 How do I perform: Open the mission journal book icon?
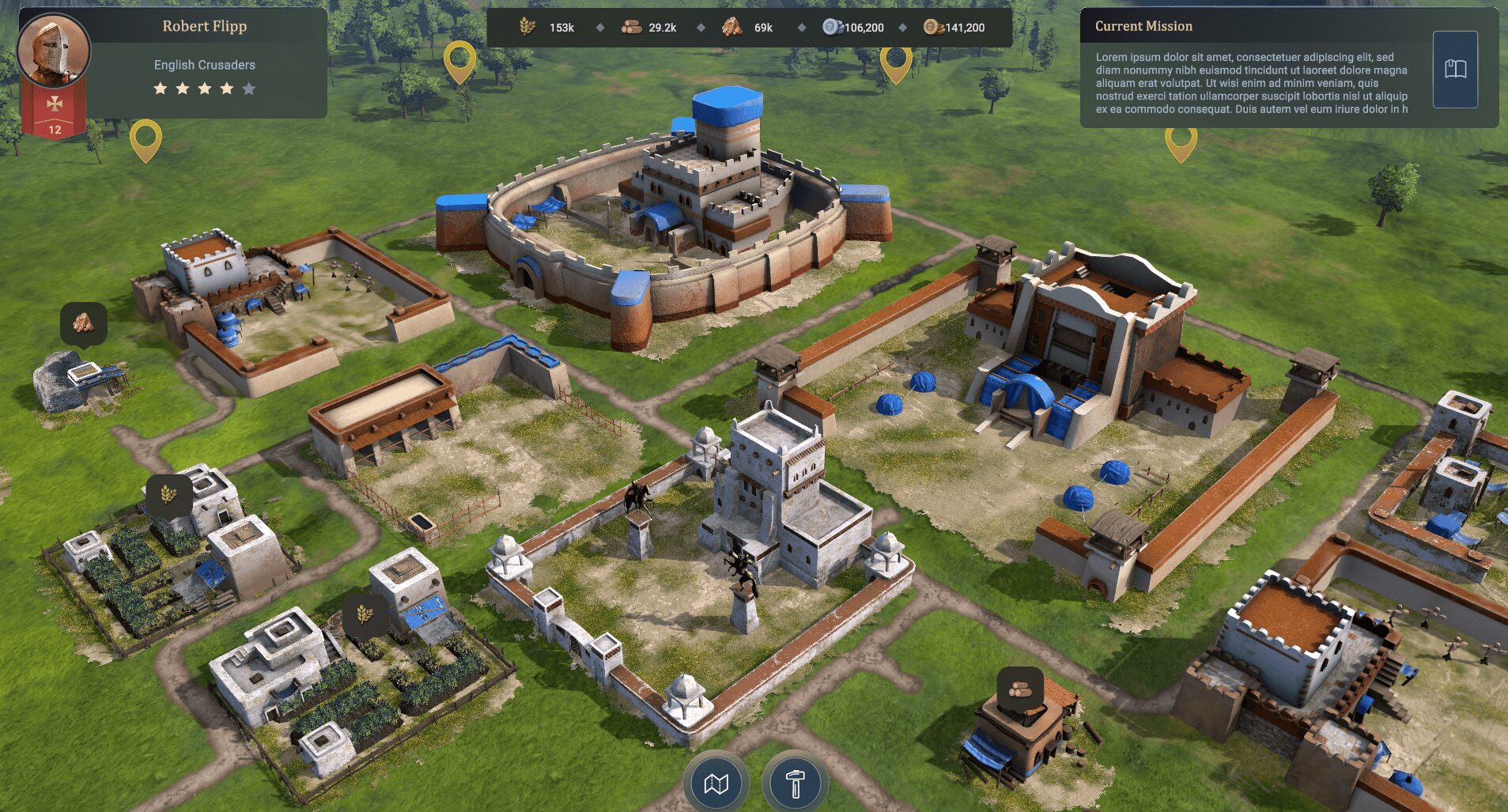click(1455, 69)
